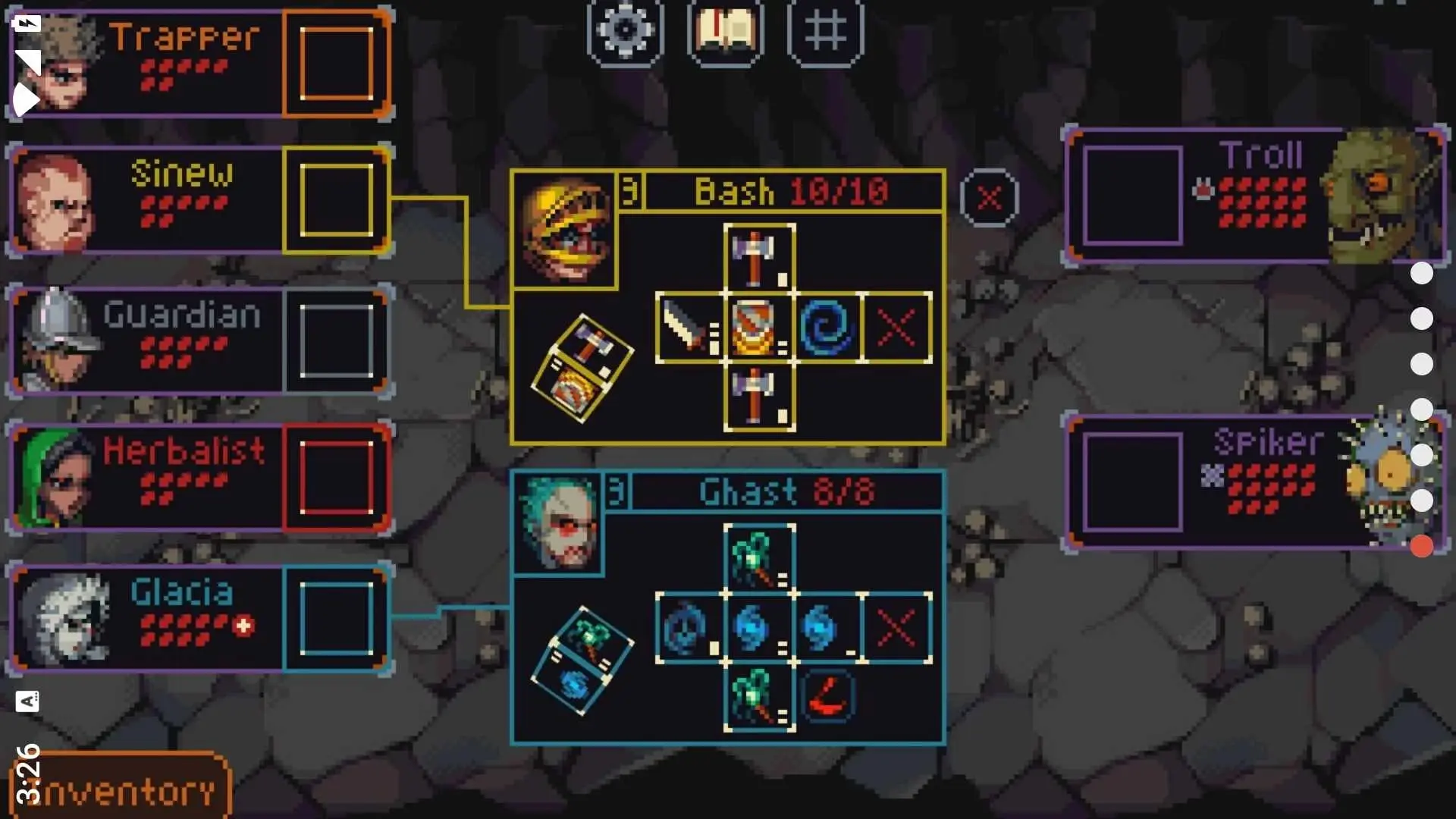Click the rotating dice preview for Ghast

coord(582,661)
